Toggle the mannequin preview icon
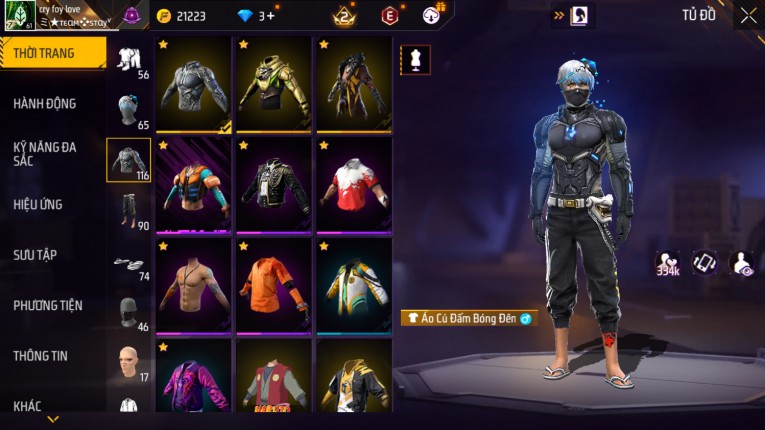The width and height of the screenshot is (765, 430). pos(415,60)
